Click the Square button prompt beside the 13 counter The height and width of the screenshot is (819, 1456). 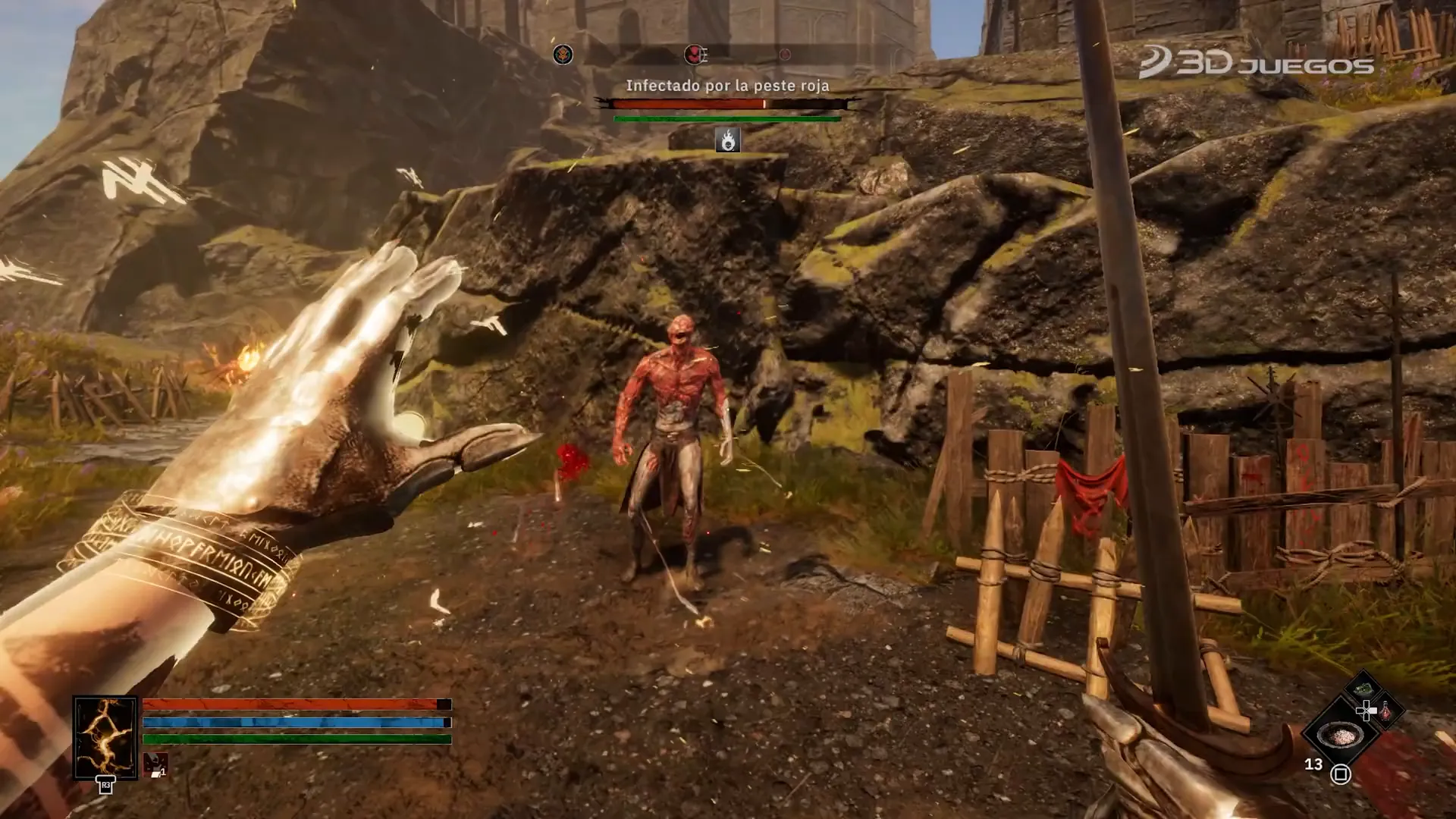click(x=1341, y=773)
